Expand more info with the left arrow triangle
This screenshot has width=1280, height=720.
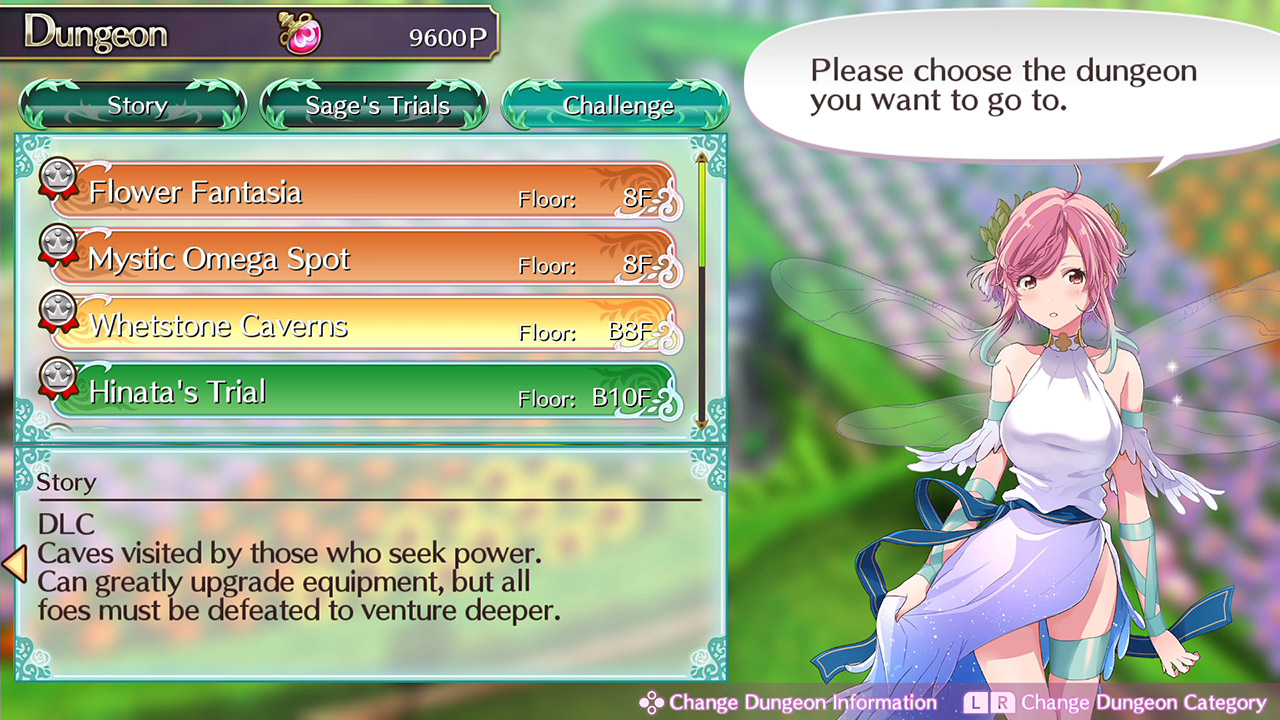[14, 566]
